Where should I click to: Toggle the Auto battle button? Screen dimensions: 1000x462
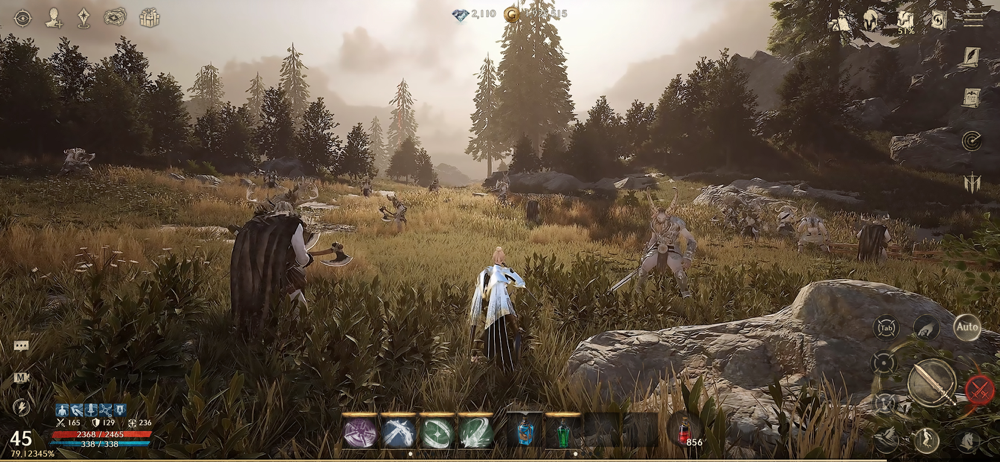click(x=966, y=327)
